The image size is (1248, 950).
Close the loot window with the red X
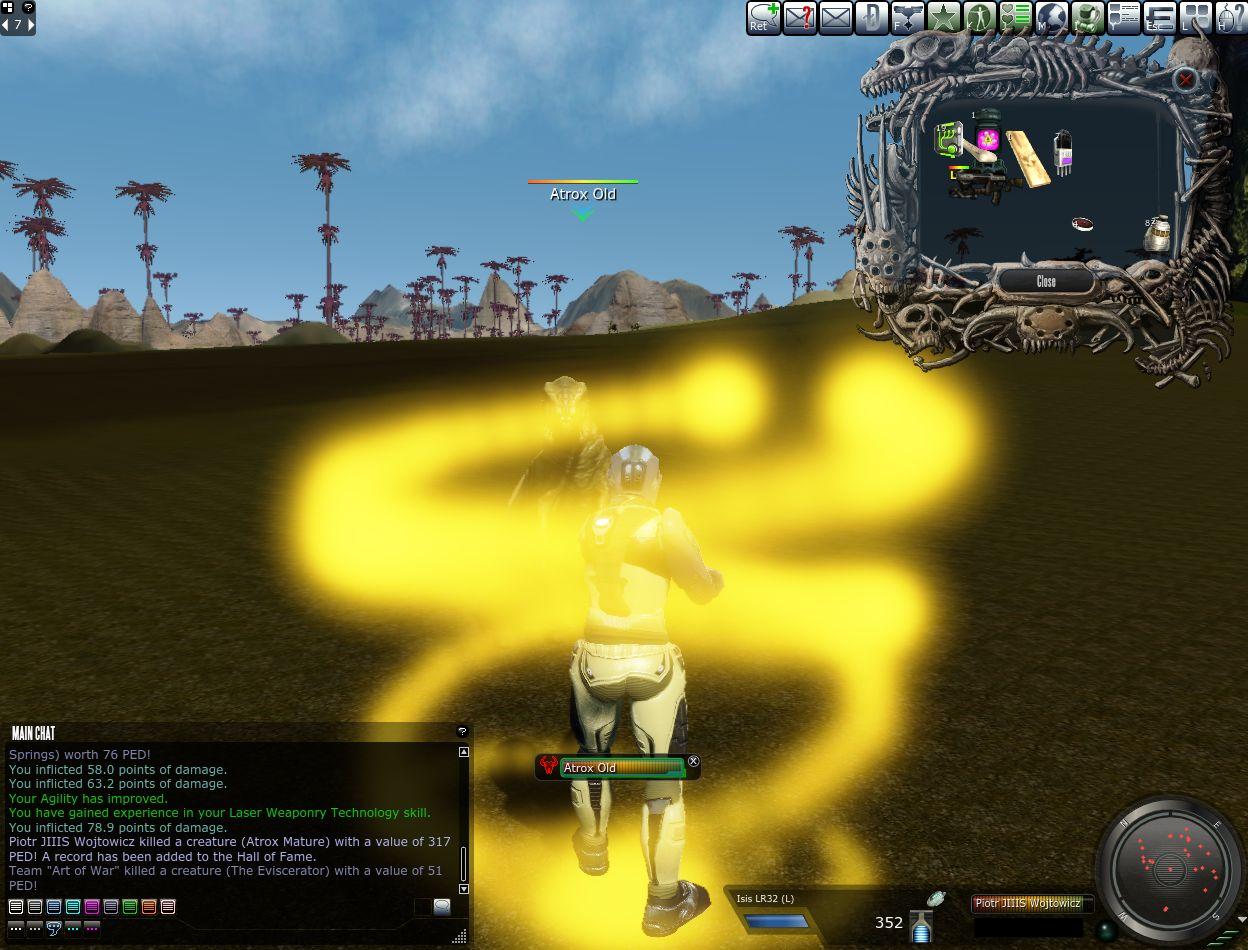pyautogui.click(x=1185, y=79)
